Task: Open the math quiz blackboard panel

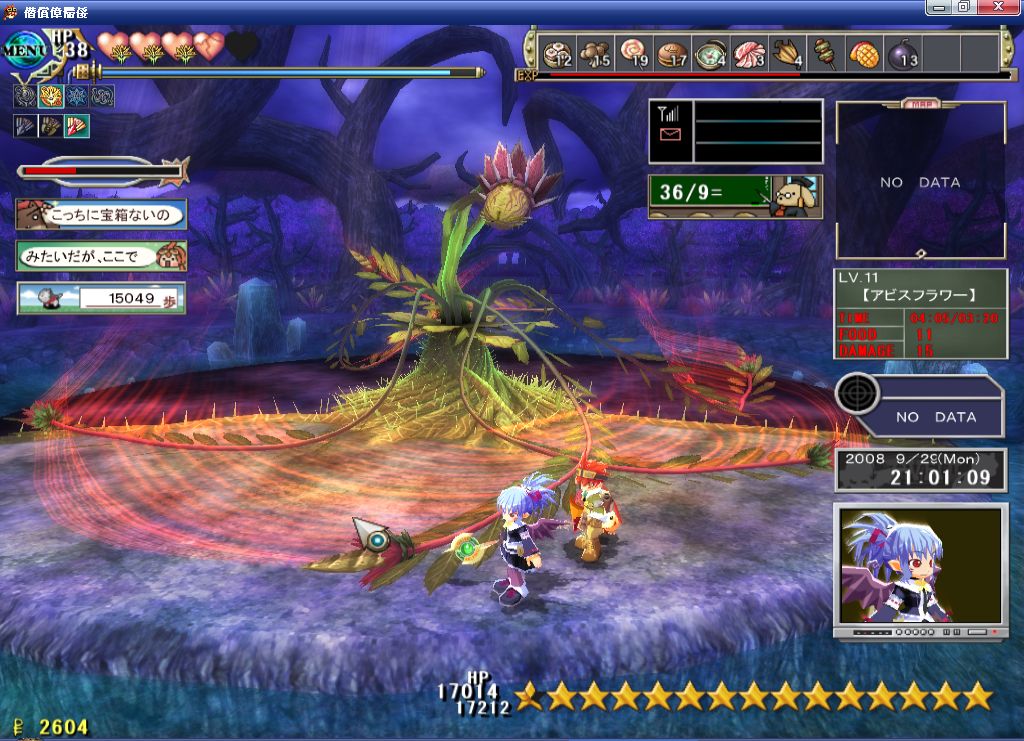Action: 735,196
